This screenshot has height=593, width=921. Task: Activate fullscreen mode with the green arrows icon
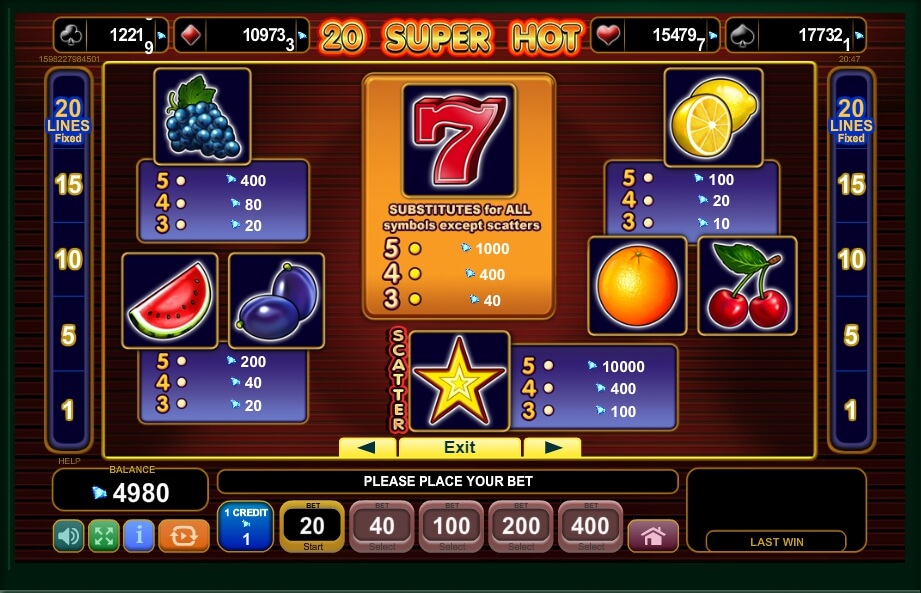[x=103, y=536]
